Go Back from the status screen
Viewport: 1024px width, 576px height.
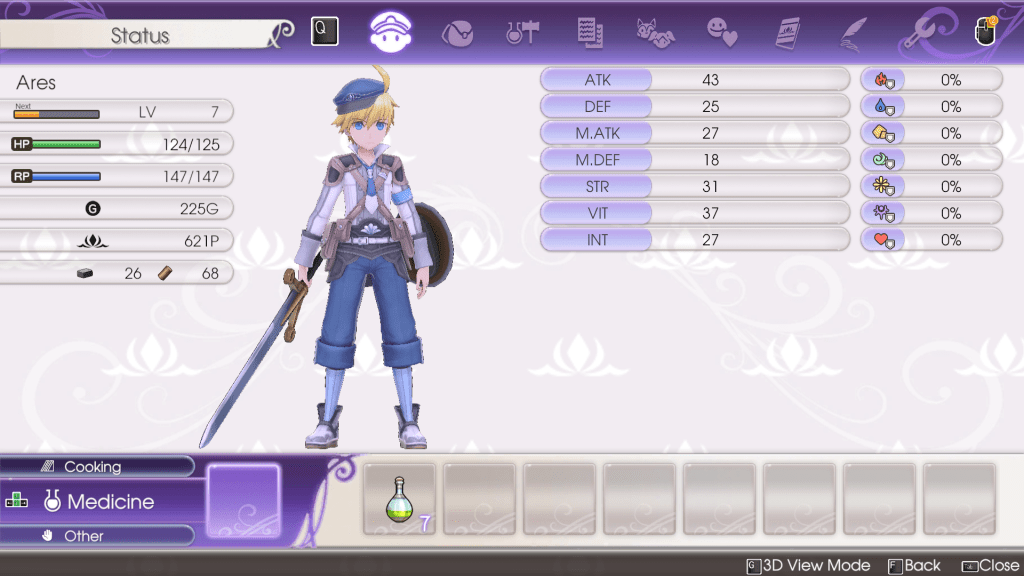914,566
